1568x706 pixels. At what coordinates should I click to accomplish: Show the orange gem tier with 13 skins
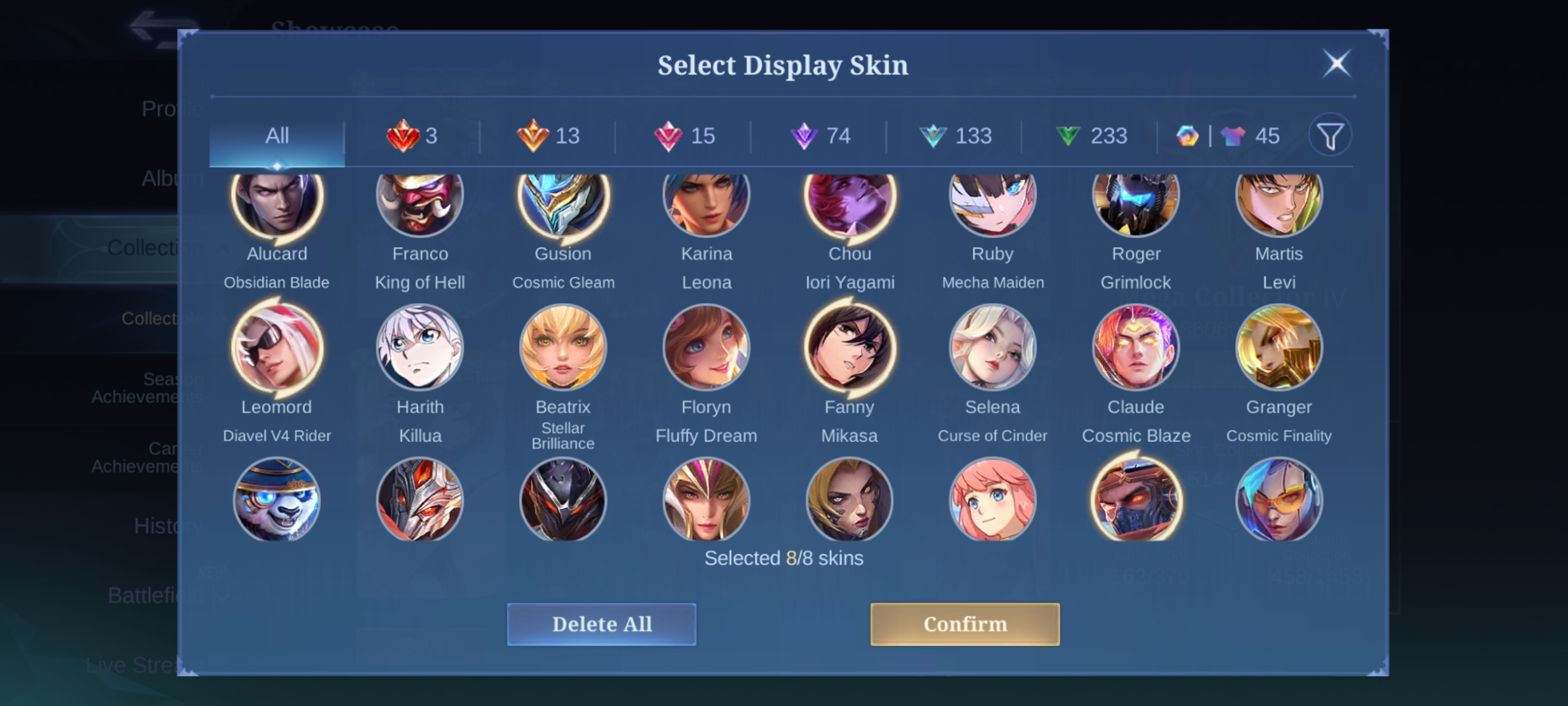(x=548, y=136)
